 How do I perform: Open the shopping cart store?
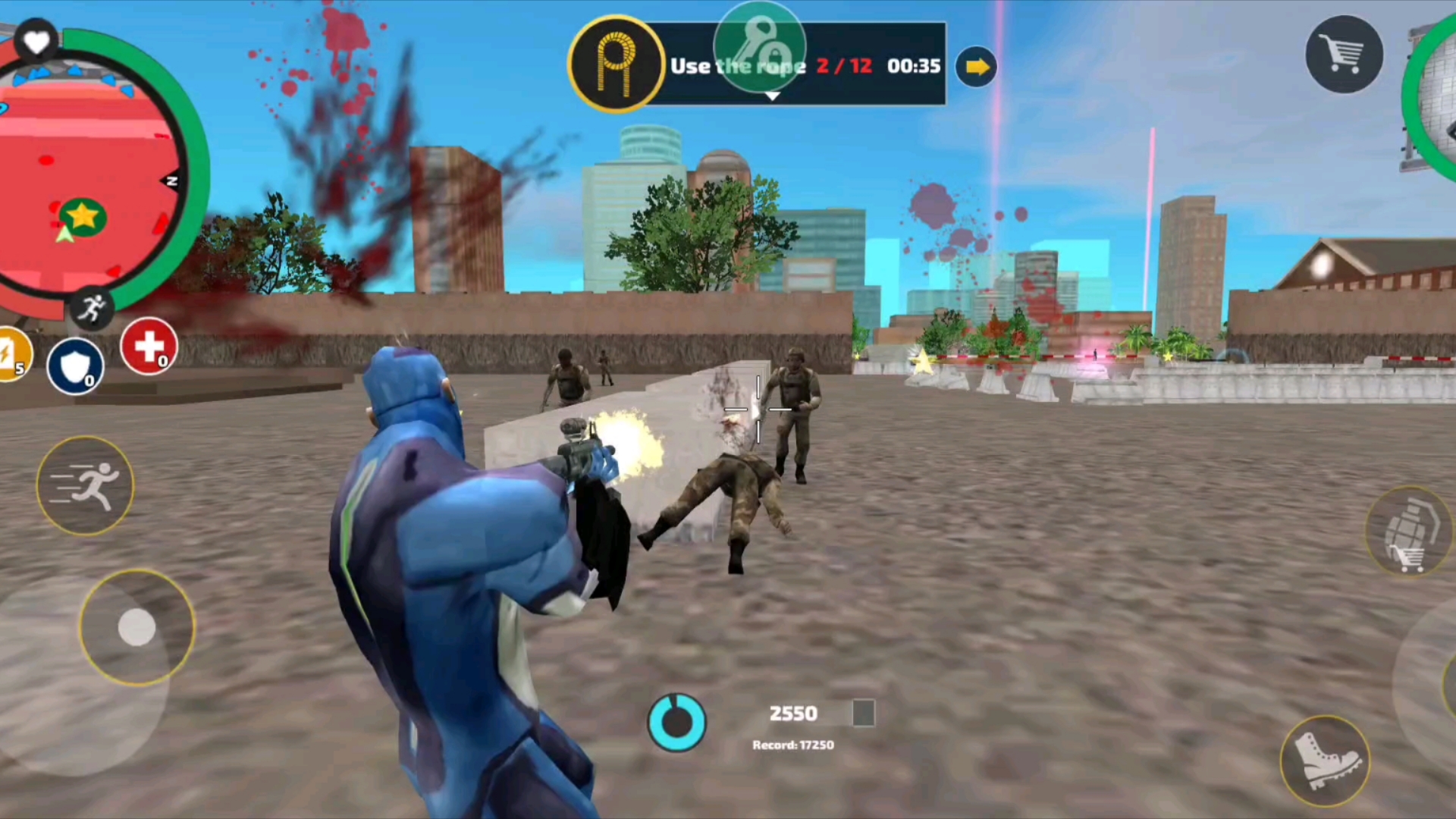[x=1343, y=55]
